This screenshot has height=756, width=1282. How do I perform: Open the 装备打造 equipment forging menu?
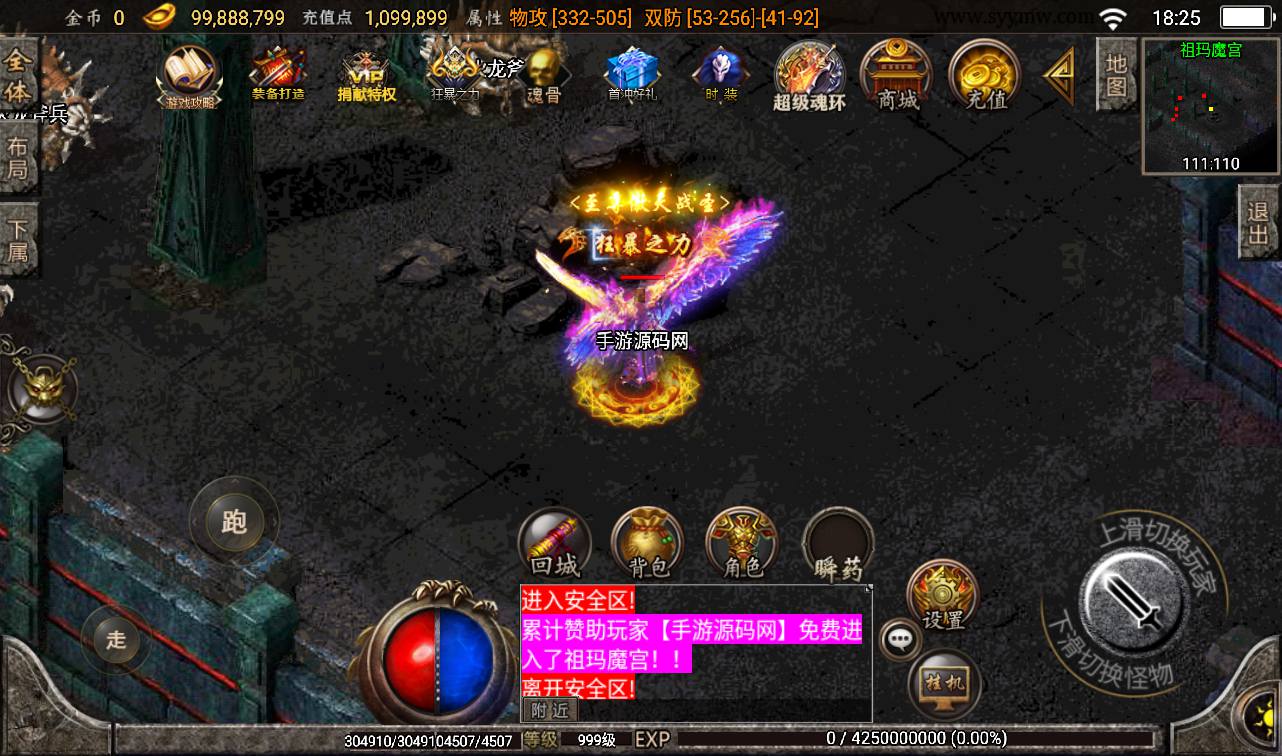point(278,74)
